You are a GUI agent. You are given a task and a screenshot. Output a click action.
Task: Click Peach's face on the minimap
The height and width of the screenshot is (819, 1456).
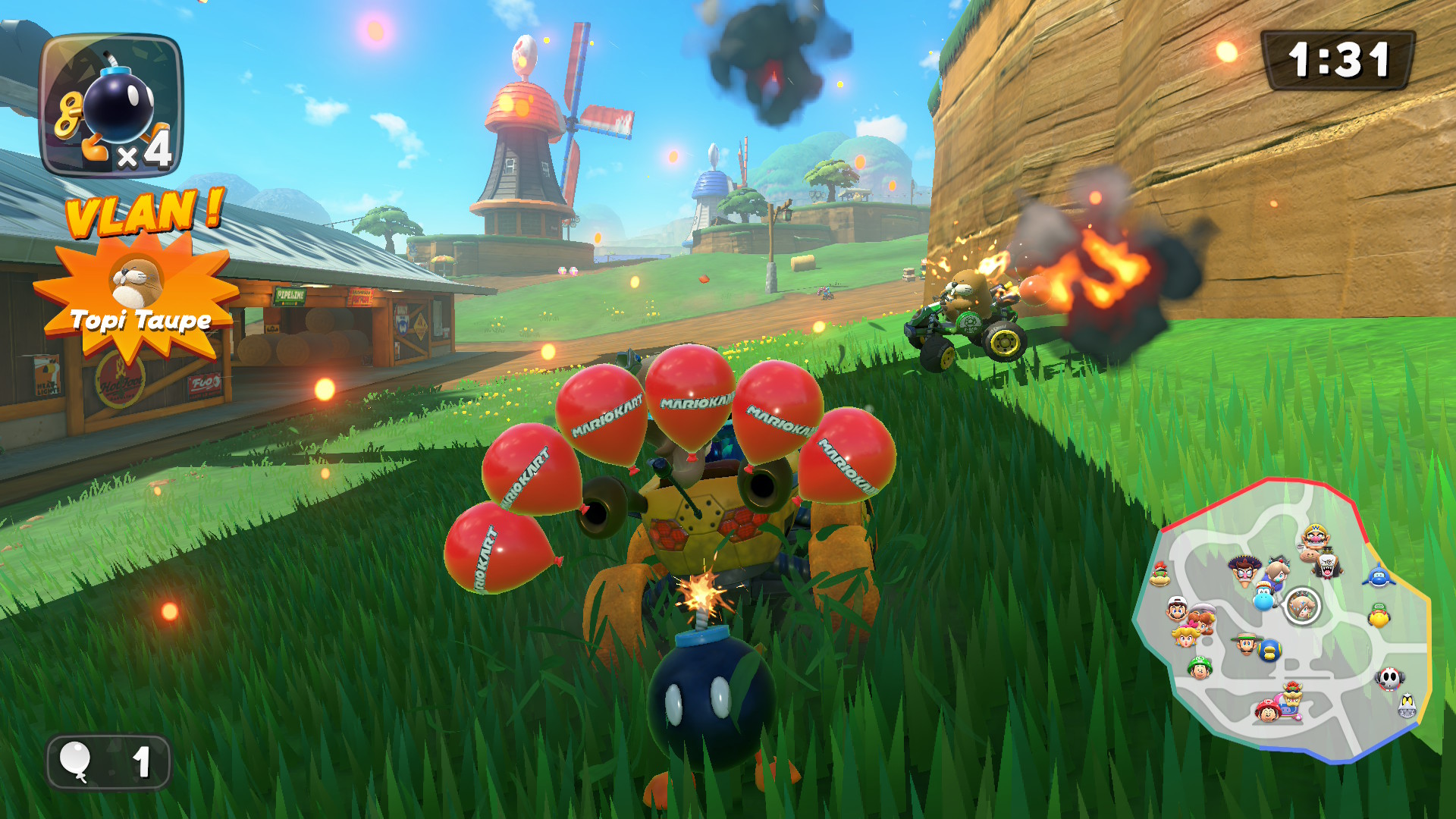(x=1185, y=636)
